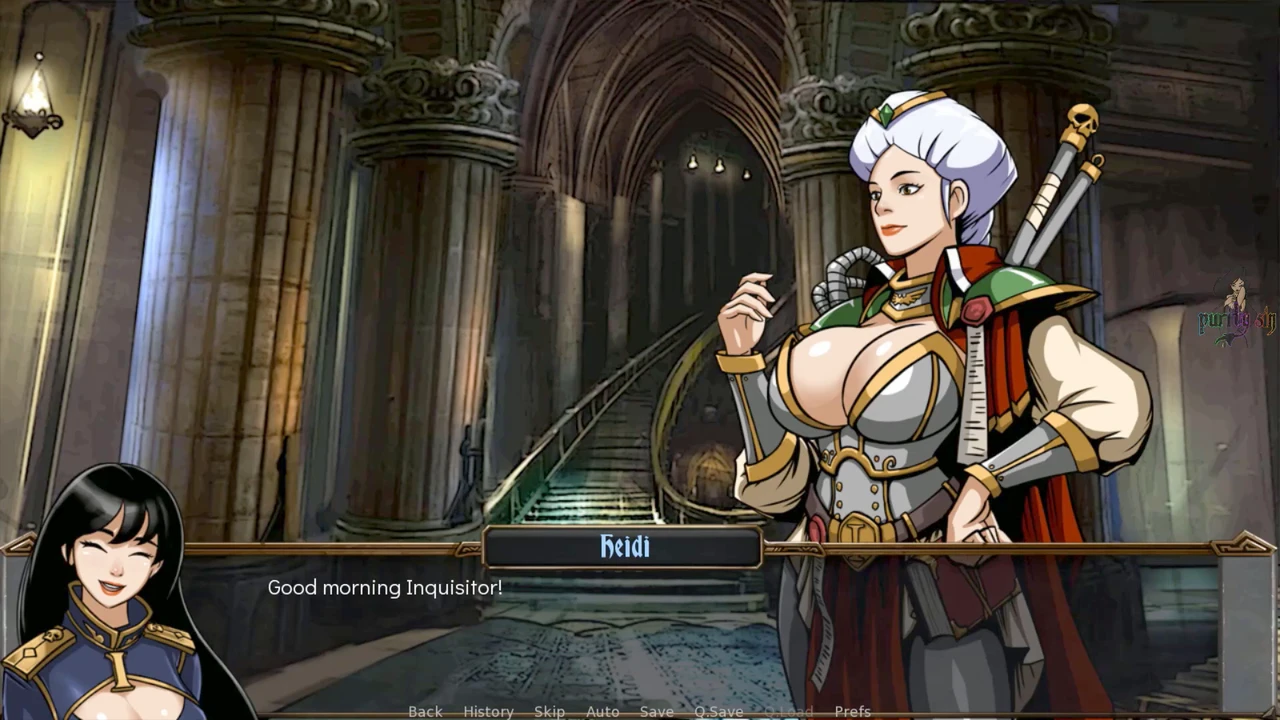The width and height of the screenshot is (1280, 720).
Task: Open the Save game screen
Action: tap(656, 711)
